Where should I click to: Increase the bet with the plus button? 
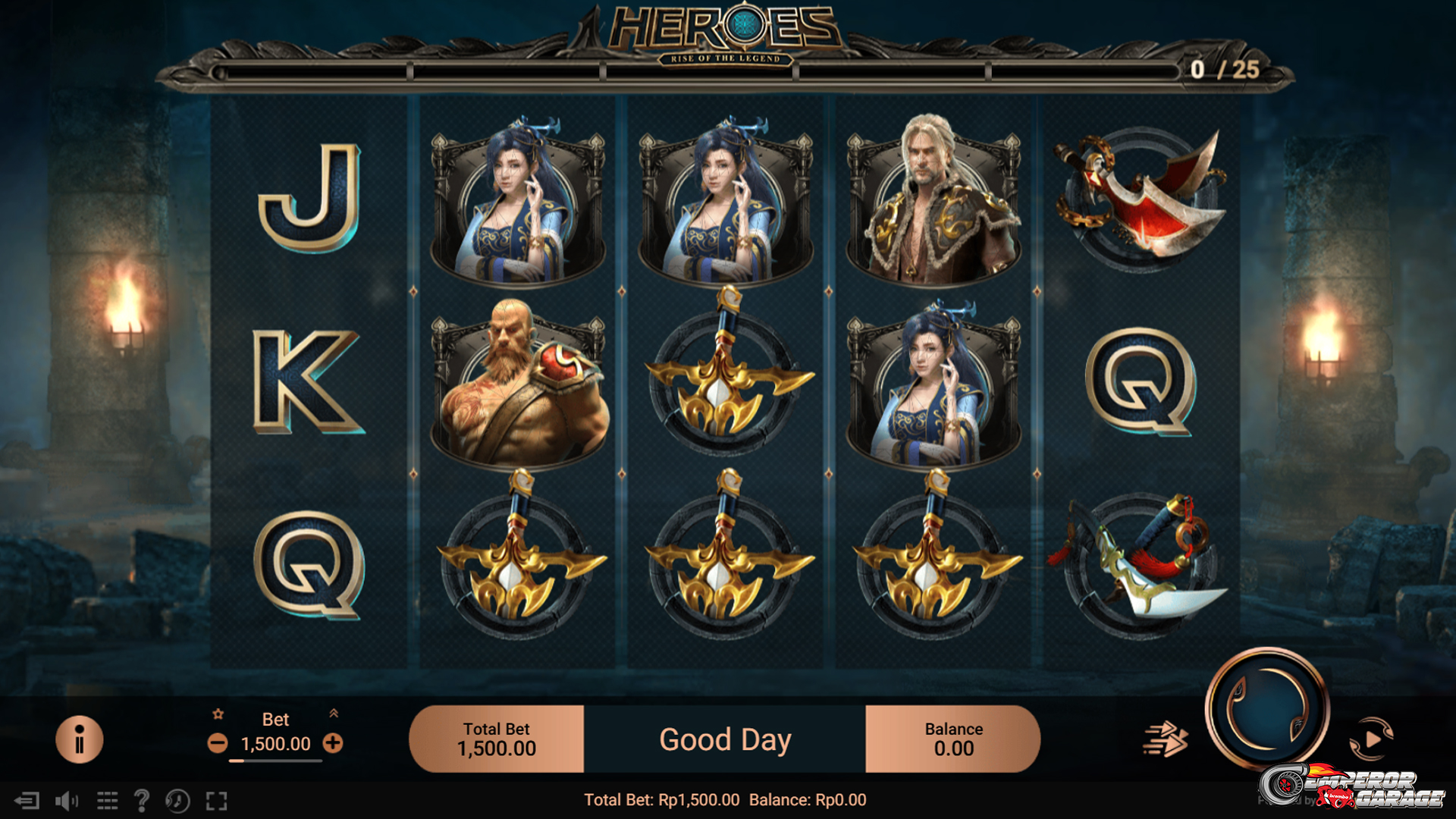[x=333, y=743]
